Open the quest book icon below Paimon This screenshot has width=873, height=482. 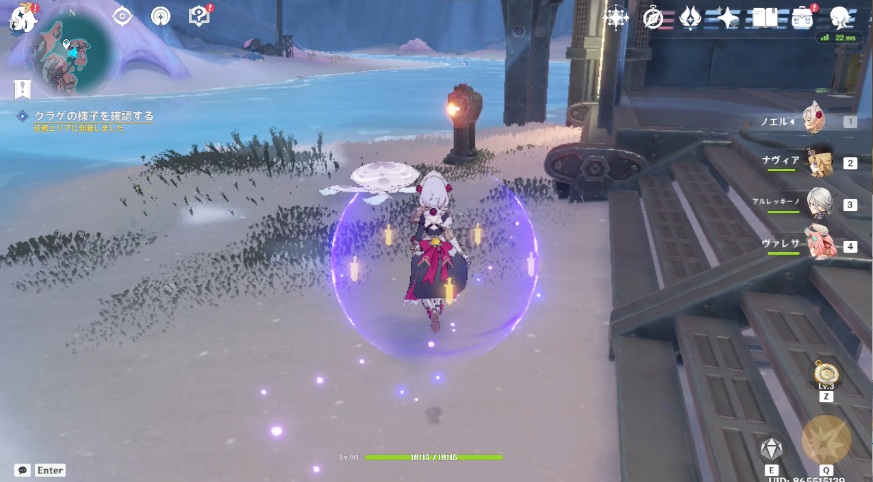coord(23,89)
